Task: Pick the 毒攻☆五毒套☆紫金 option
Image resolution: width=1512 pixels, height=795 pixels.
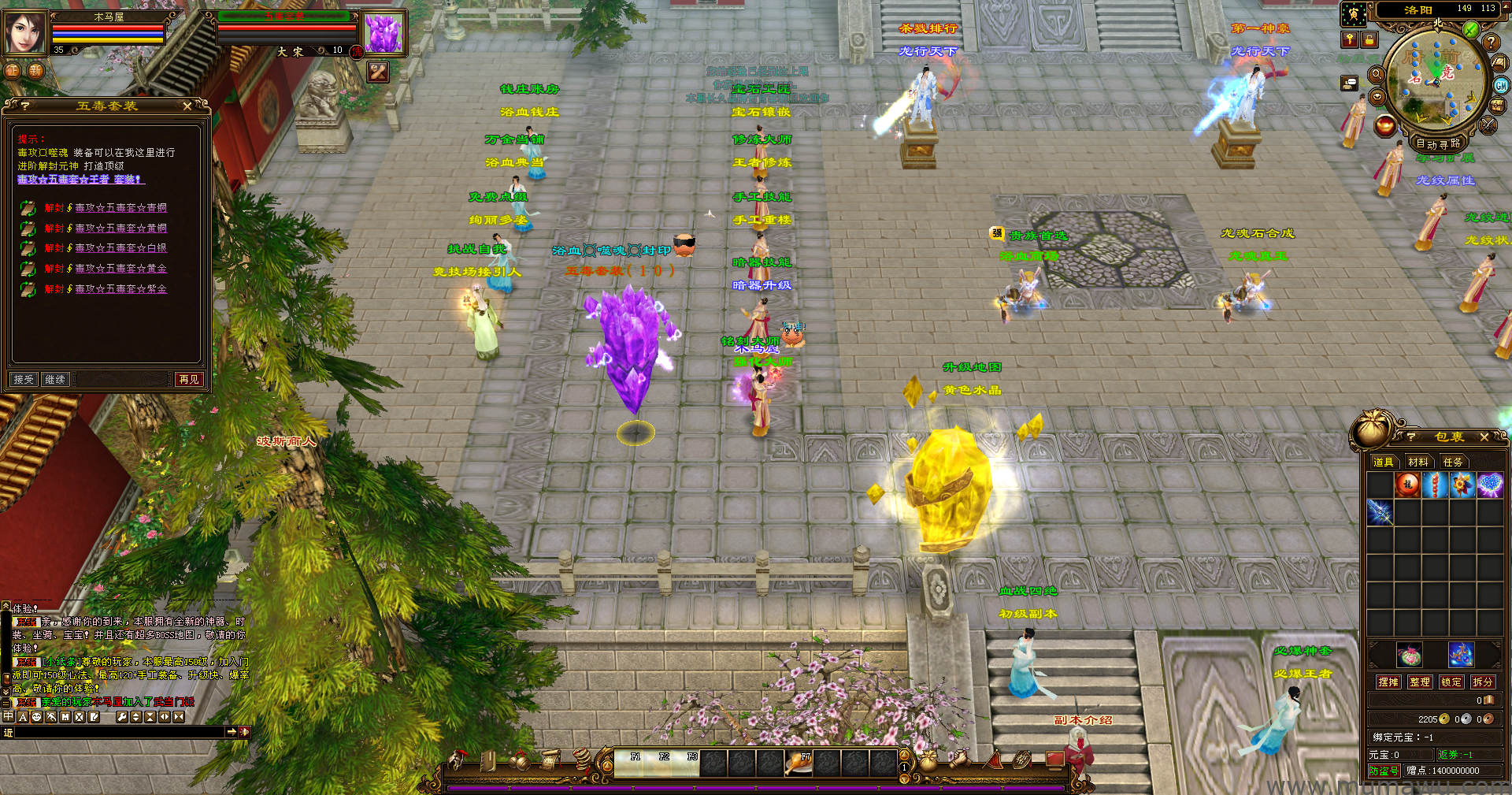Action: click(120, 289)
